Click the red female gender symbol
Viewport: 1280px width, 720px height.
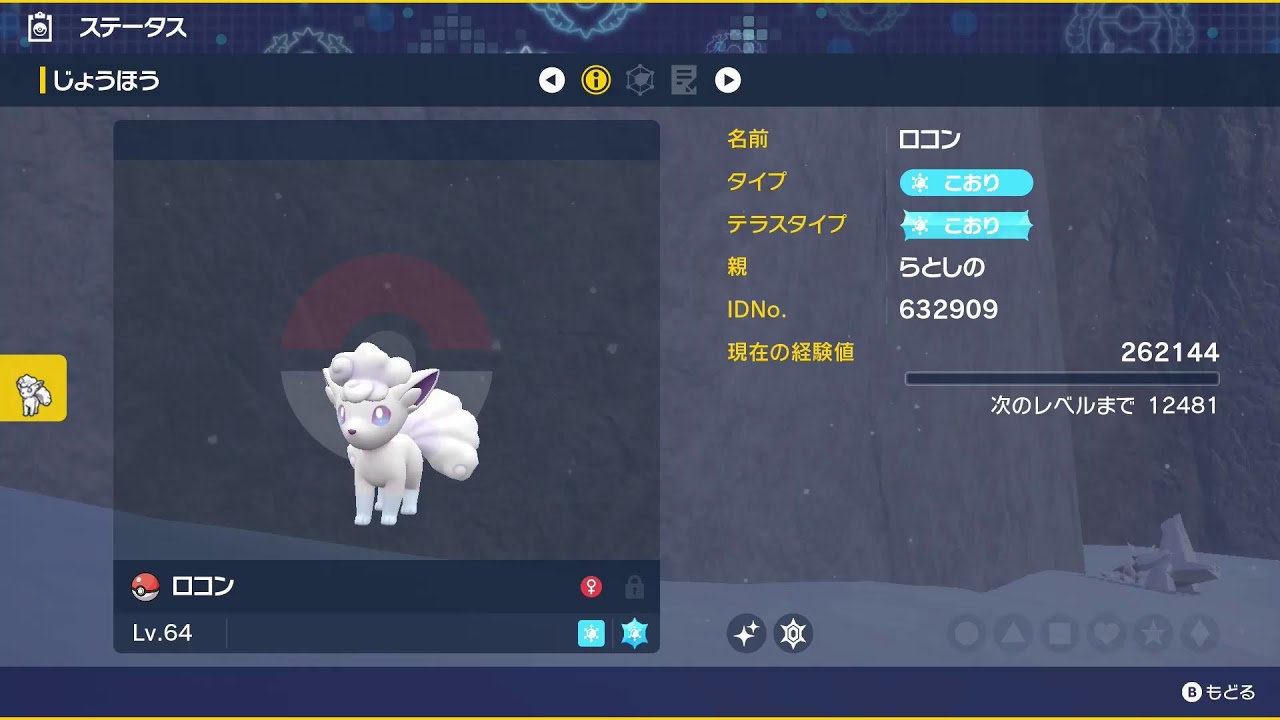tap(592, 587)
